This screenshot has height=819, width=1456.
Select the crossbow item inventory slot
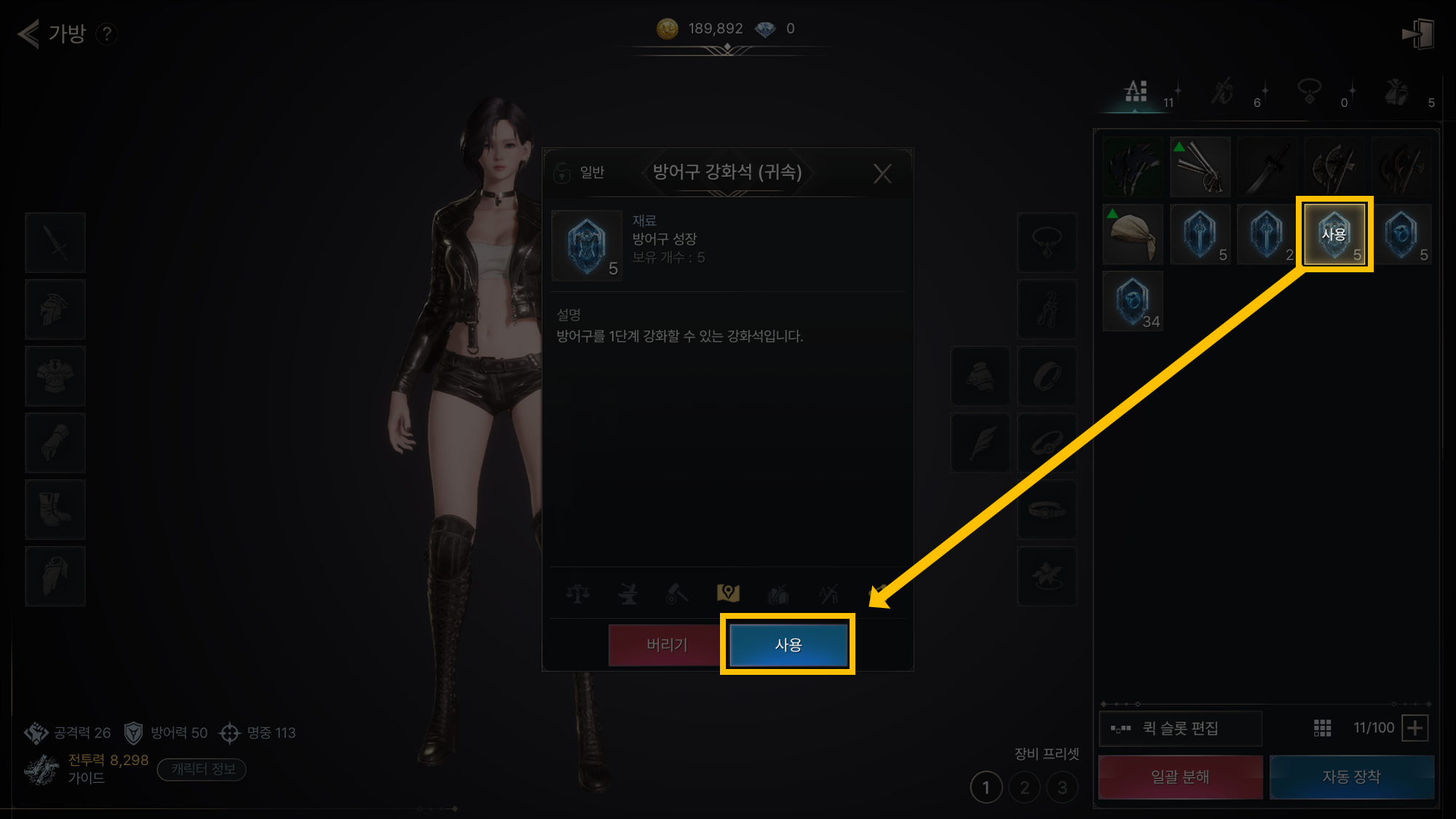(x=1200, y=167)
